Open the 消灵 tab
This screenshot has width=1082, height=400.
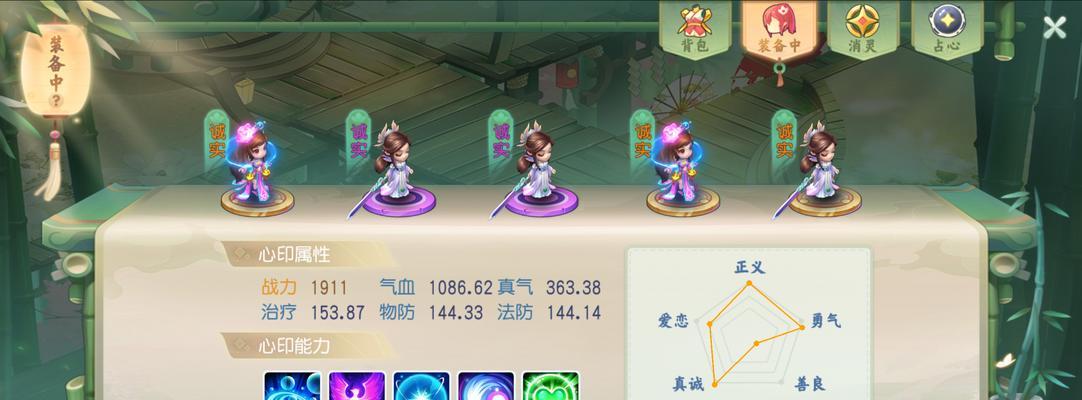coord(862,29)
